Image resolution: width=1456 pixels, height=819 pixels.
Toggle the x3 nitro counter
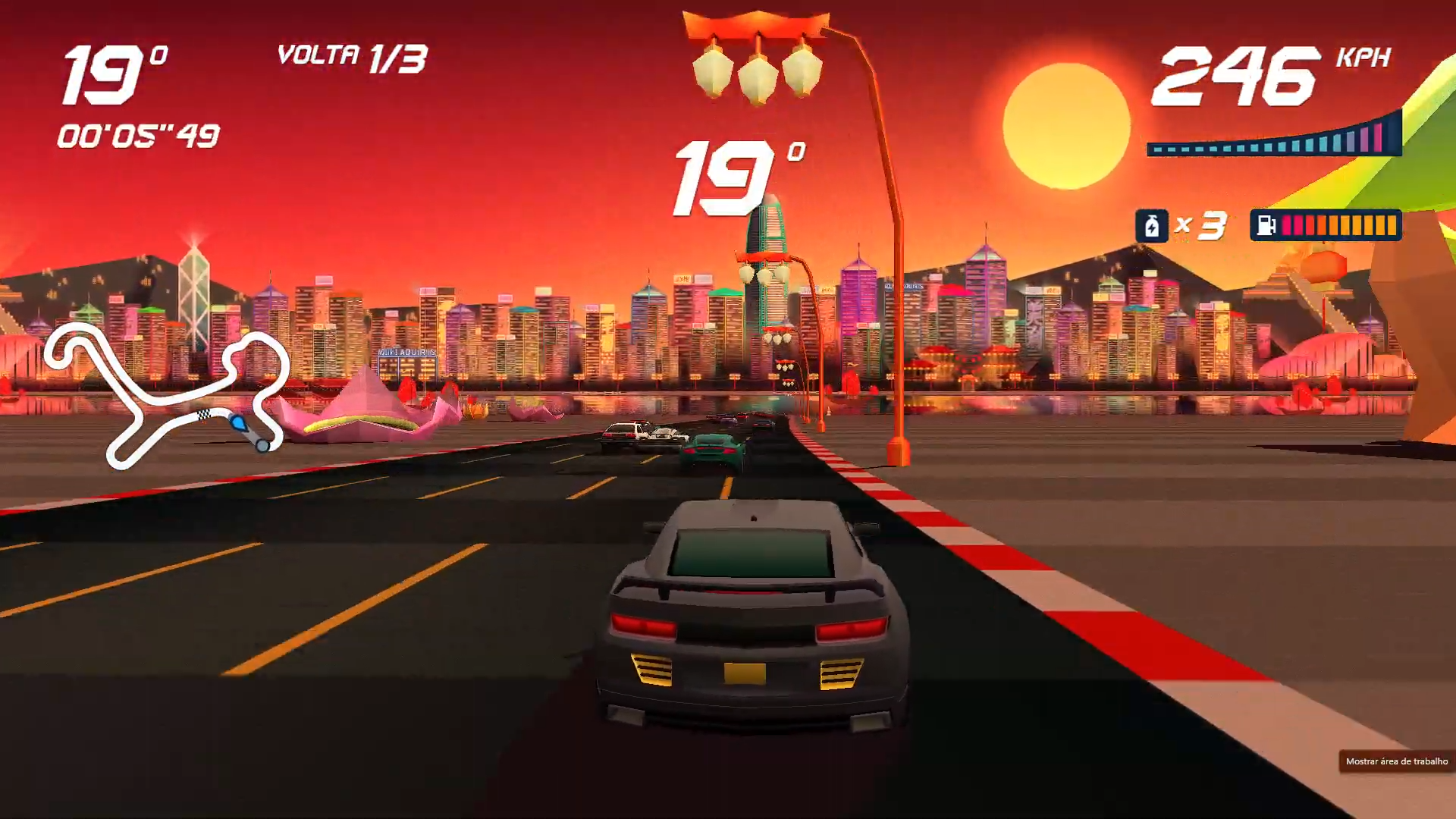click(x=1202, y=224)
